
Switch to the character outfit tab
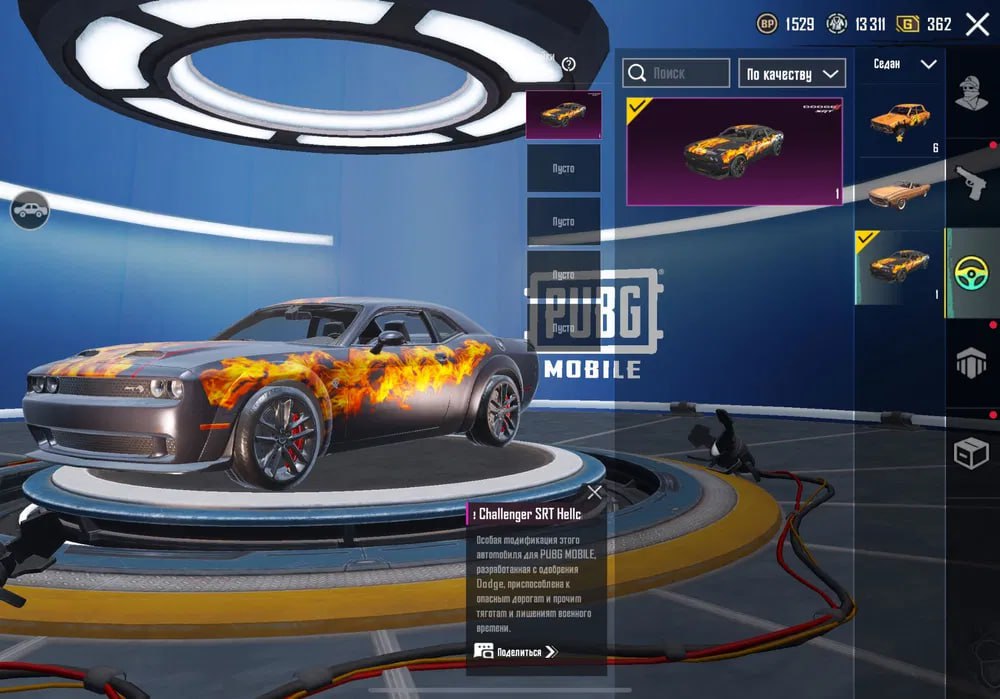point(971,97)
